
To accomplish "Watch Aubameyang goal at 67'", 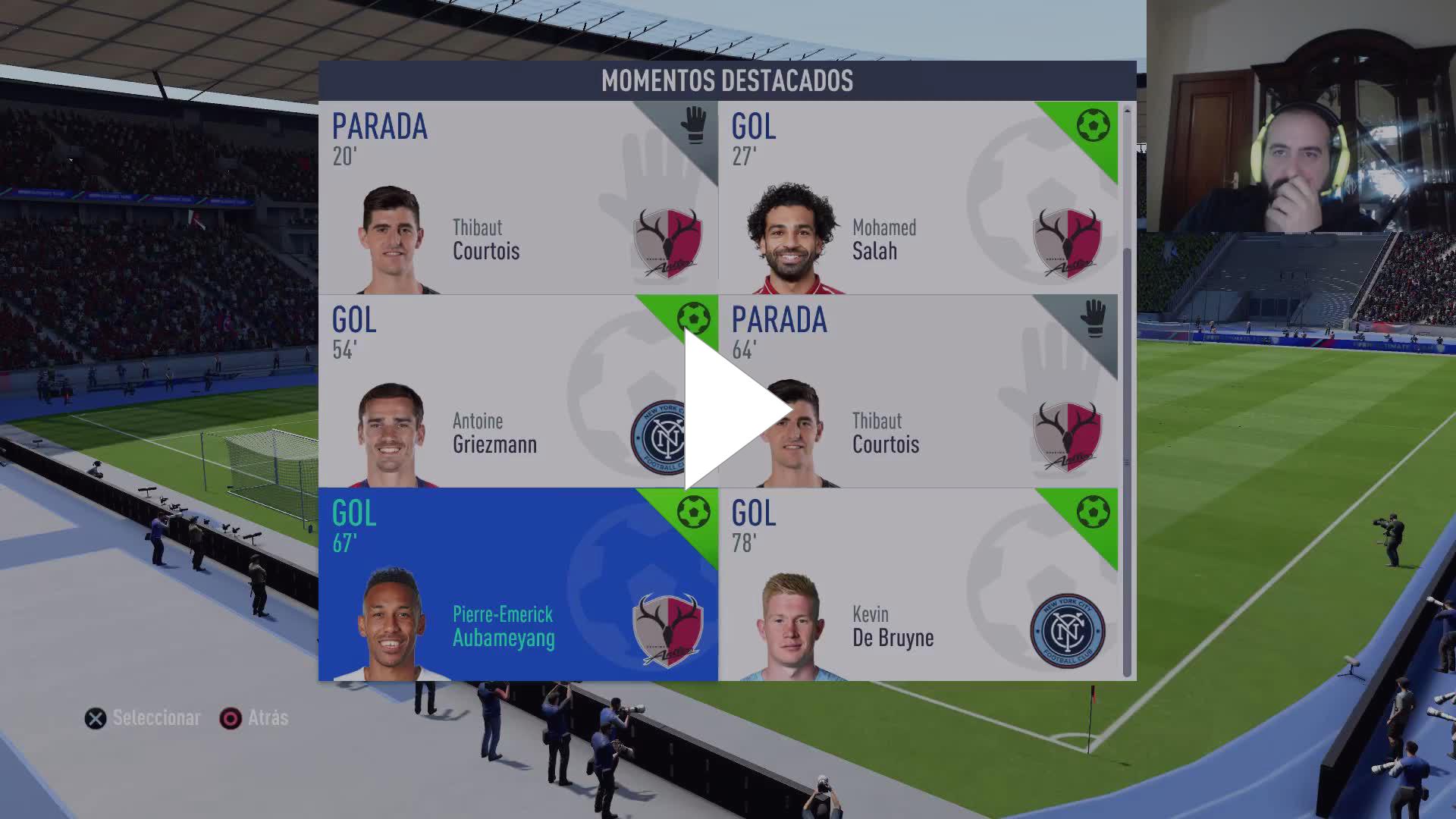I will (517, 585).
